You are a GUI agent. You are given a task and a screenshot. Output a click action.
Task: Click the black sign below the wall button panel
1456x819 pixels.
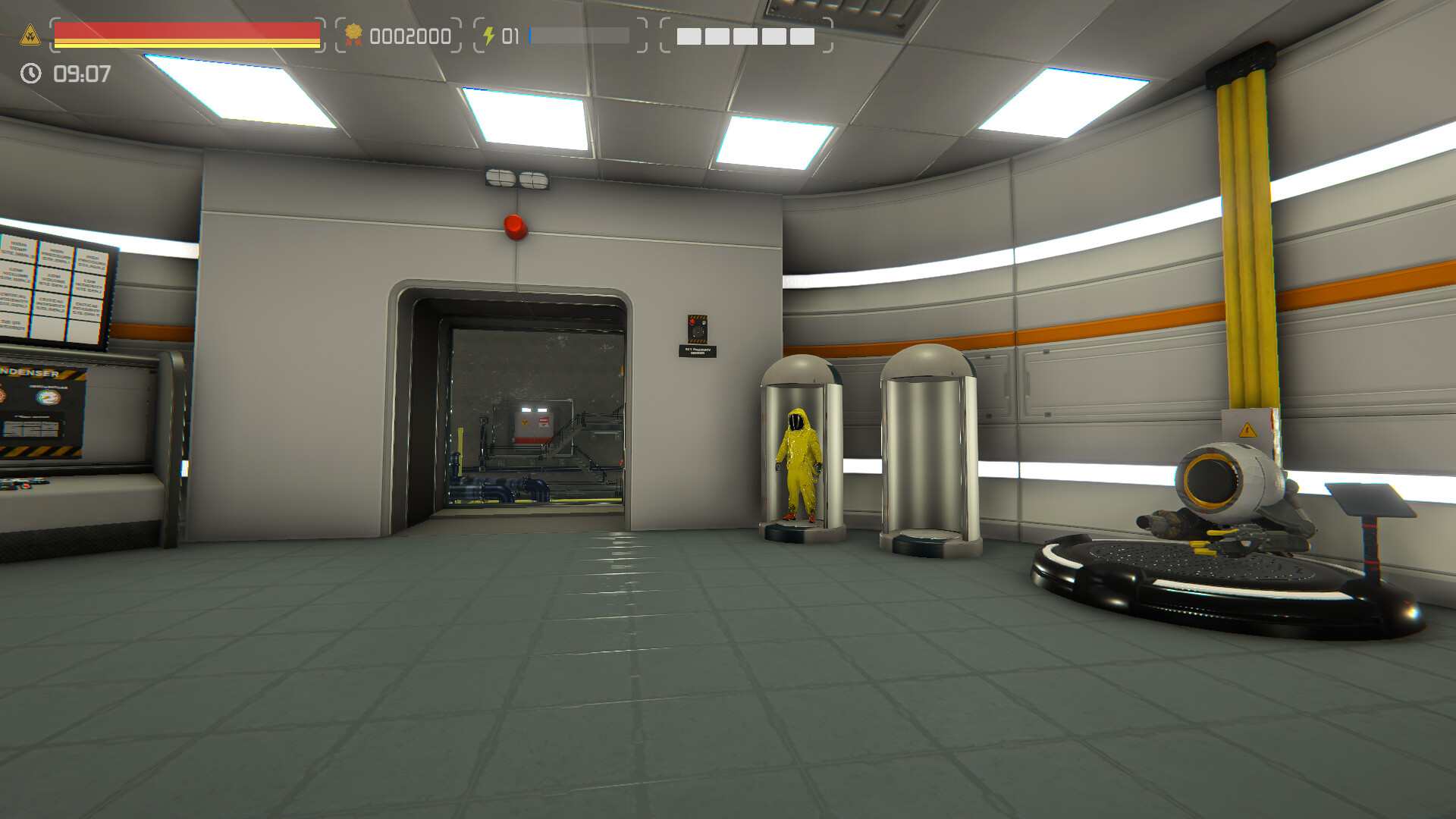coord(698,351)
